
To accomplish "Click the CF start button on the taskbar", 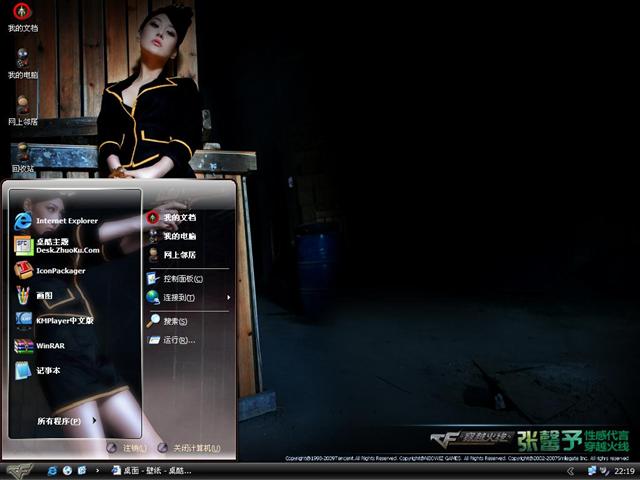I will click(20, 470).
